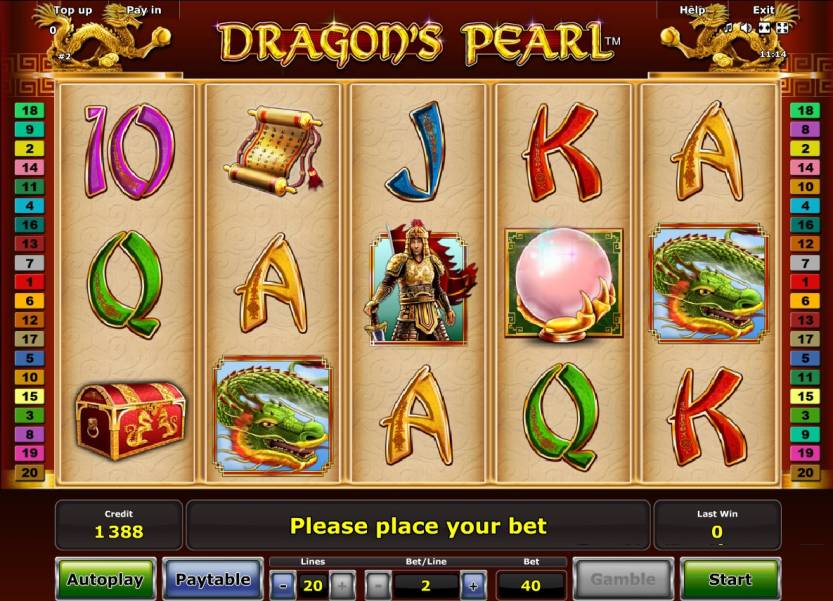This screenshot has width=833, height=601.
Task: Enable Autoplay mode
Action: (105, 579)
